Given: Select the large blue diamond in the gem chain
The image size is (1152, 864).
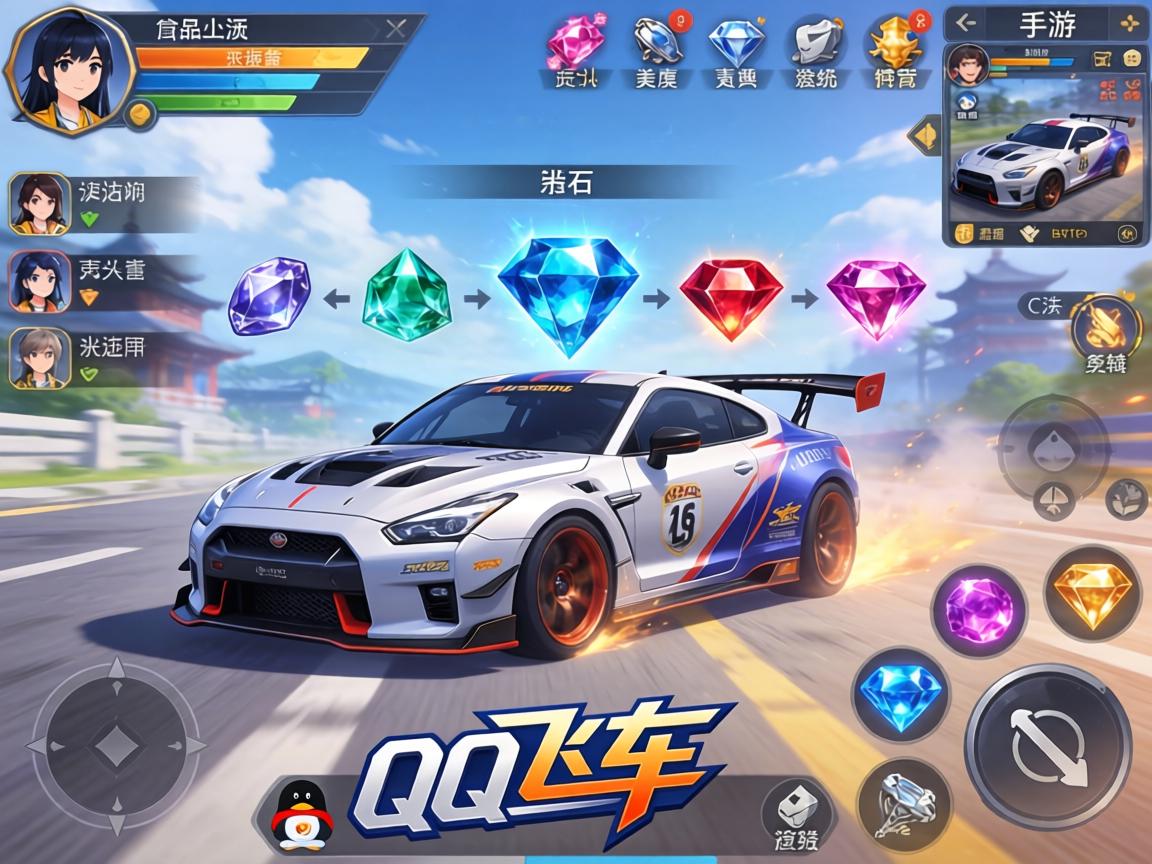Looking at the screenshot, I should [568, 292].
